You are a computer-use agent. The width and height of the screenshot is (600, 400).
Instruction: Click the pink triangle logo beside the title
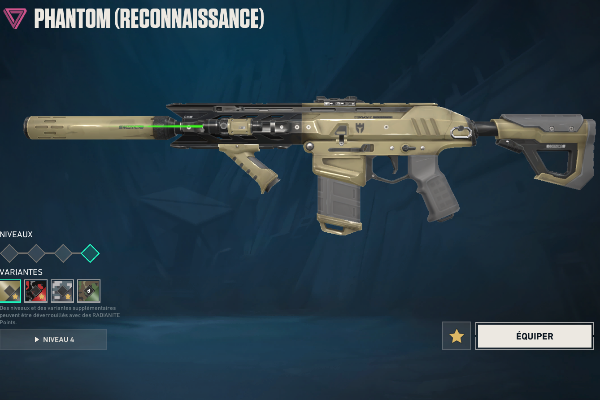tap(16, 19)
